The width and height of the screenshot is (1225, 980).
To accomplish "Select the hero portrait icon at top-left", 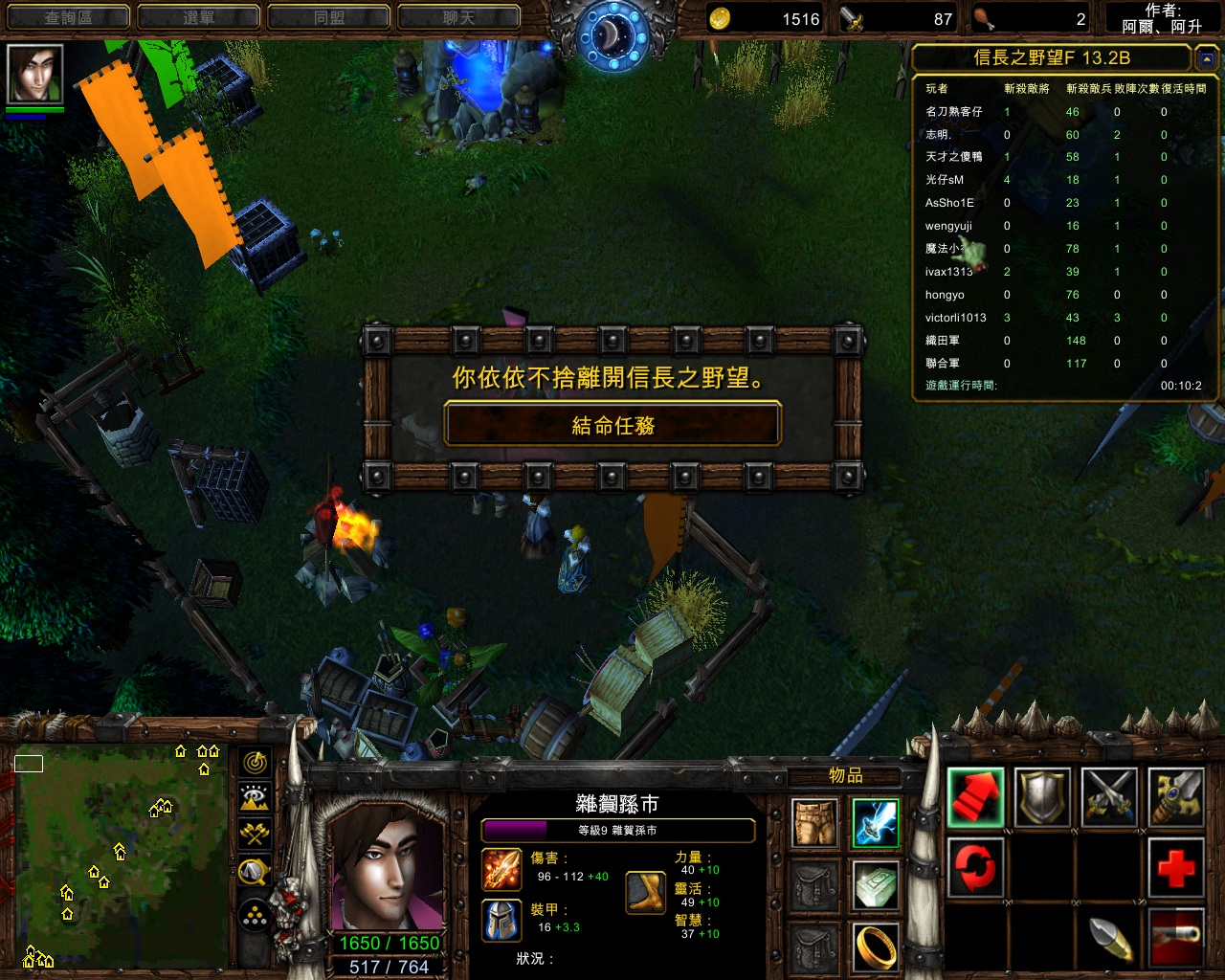I will [35, 74].
